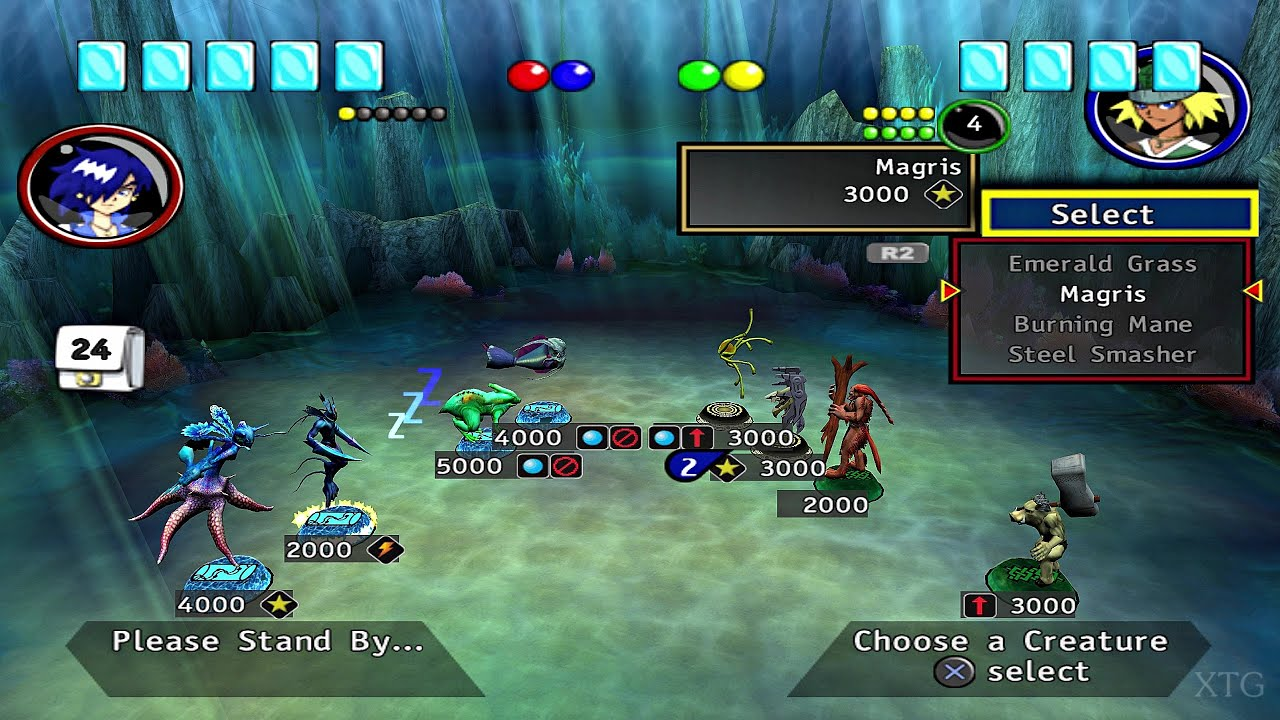Choose Magris in the Select menu

(x=1102, y=294)
